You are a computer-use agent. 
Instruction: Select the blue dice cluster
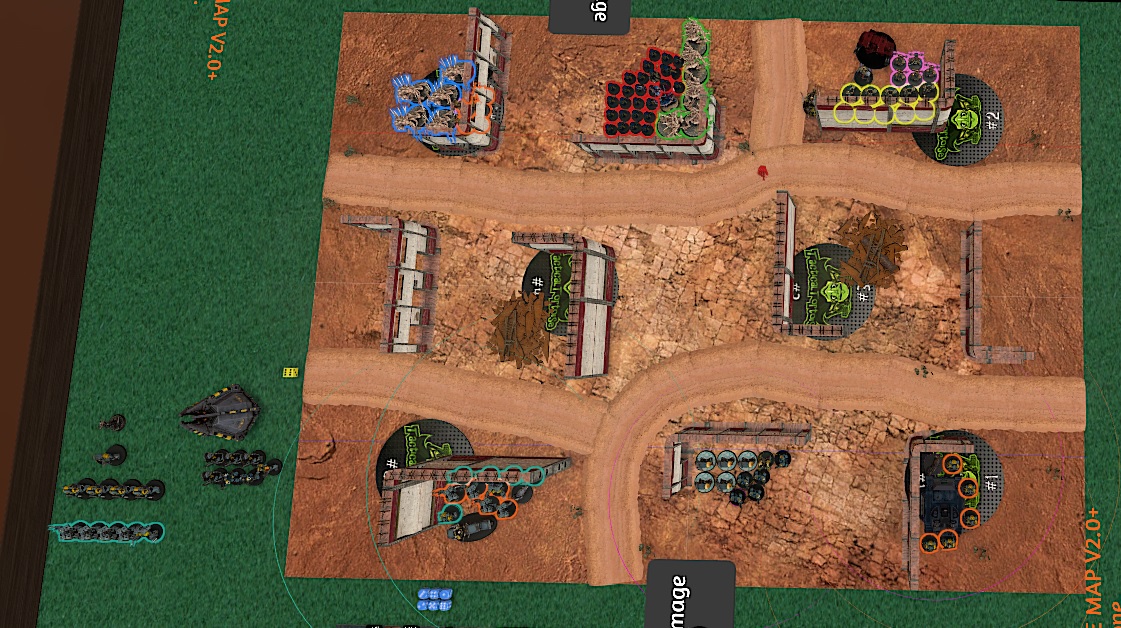click(436, 599)
